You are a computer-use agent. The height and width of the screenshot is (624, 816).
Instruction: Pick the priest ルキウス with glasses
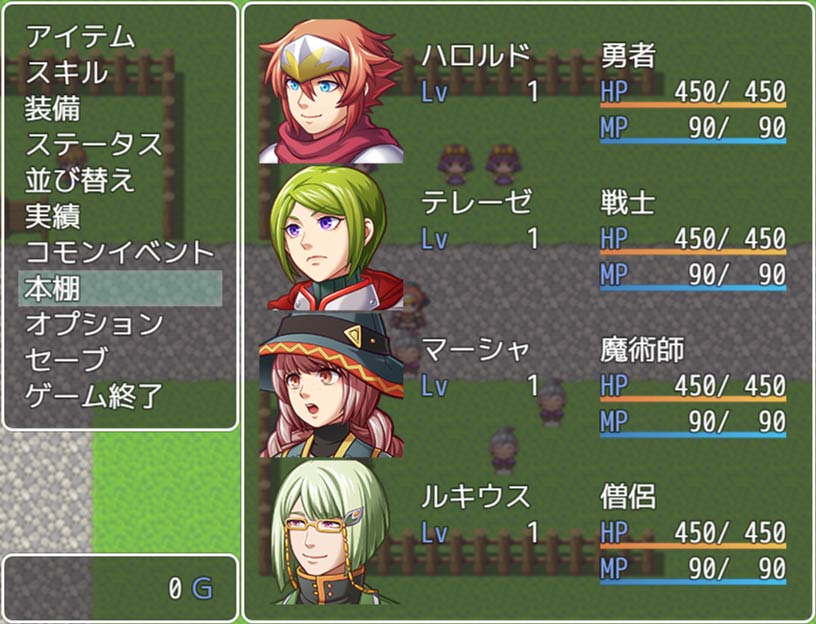coord(528,531)
